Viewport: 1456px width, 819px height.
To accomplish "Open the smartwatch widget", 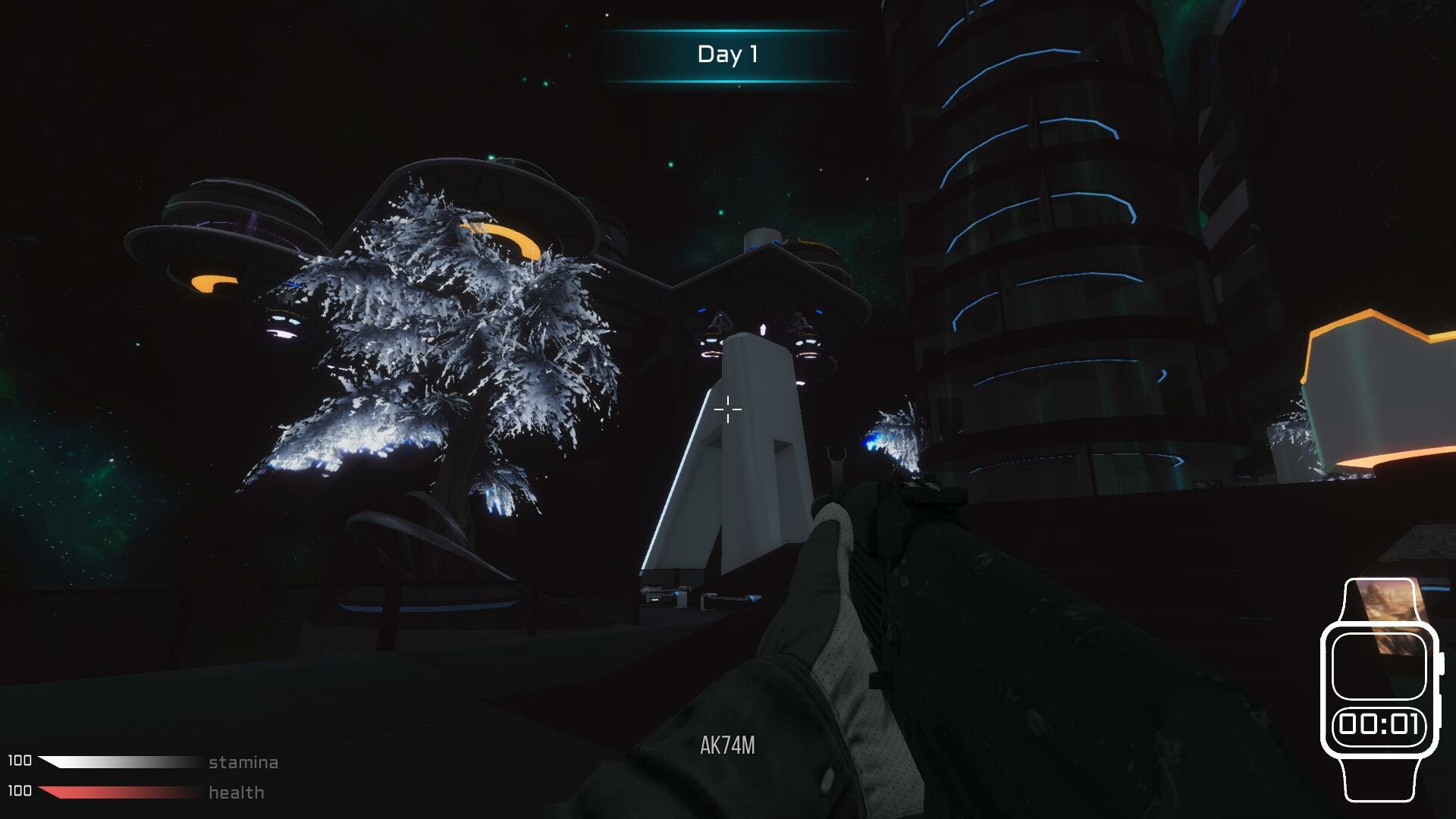I will (1379, 689).
